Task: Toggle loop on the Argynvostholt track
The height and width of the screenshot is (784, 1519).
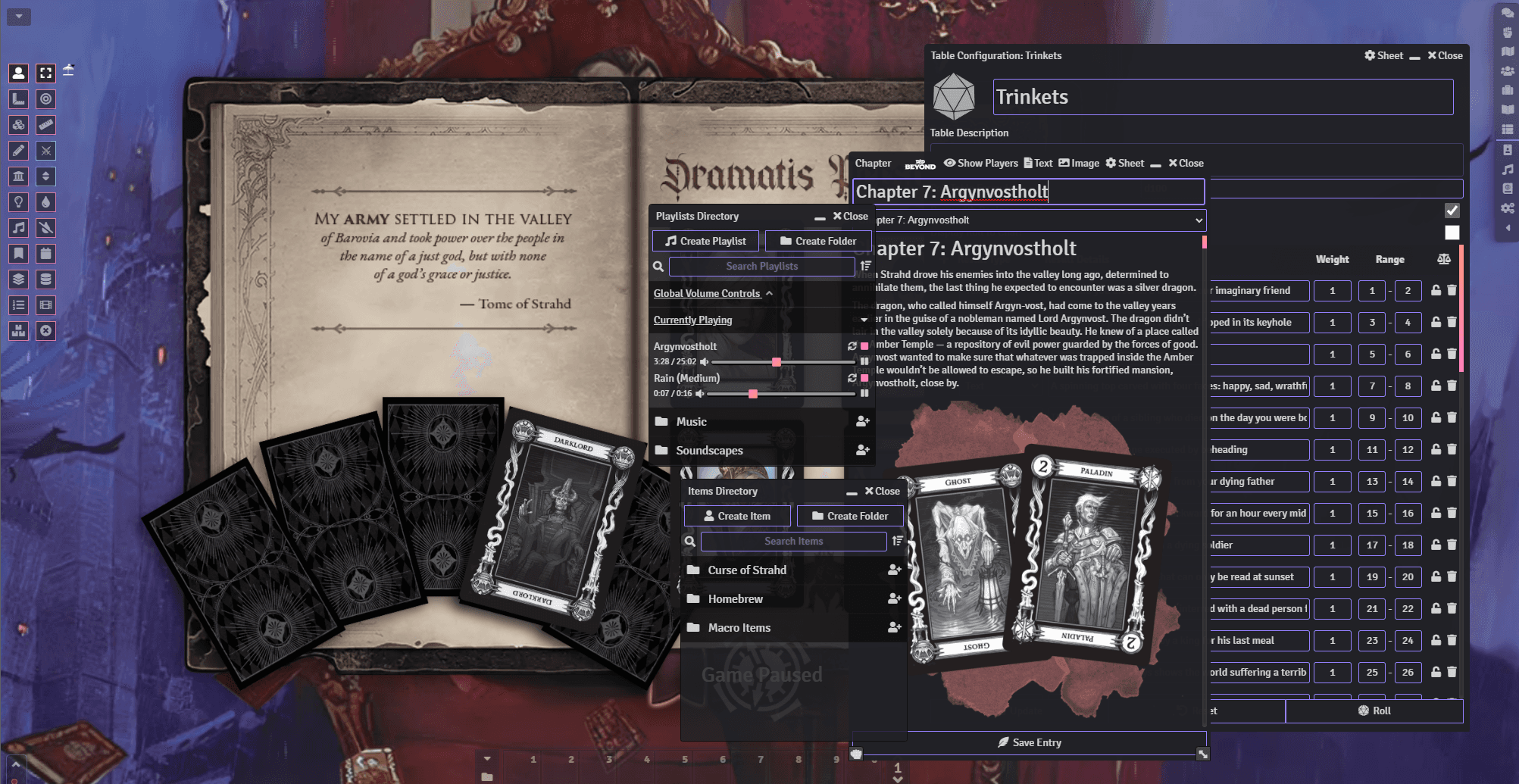Action: tap(853, 345)
